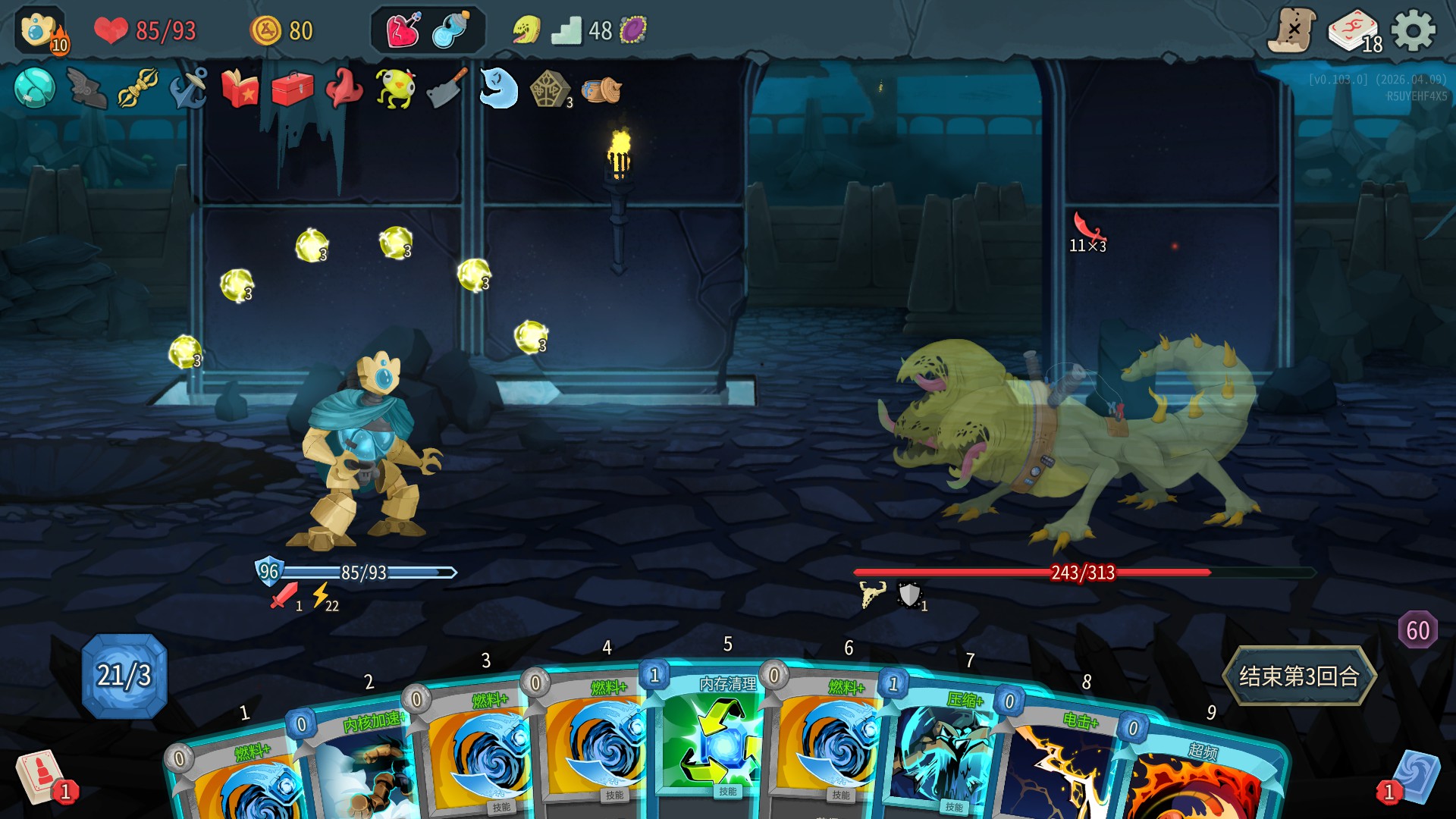The image size is (1456, 819).
Task: Show the exhaust pile with 60 cards
Action: point(1417,629)
